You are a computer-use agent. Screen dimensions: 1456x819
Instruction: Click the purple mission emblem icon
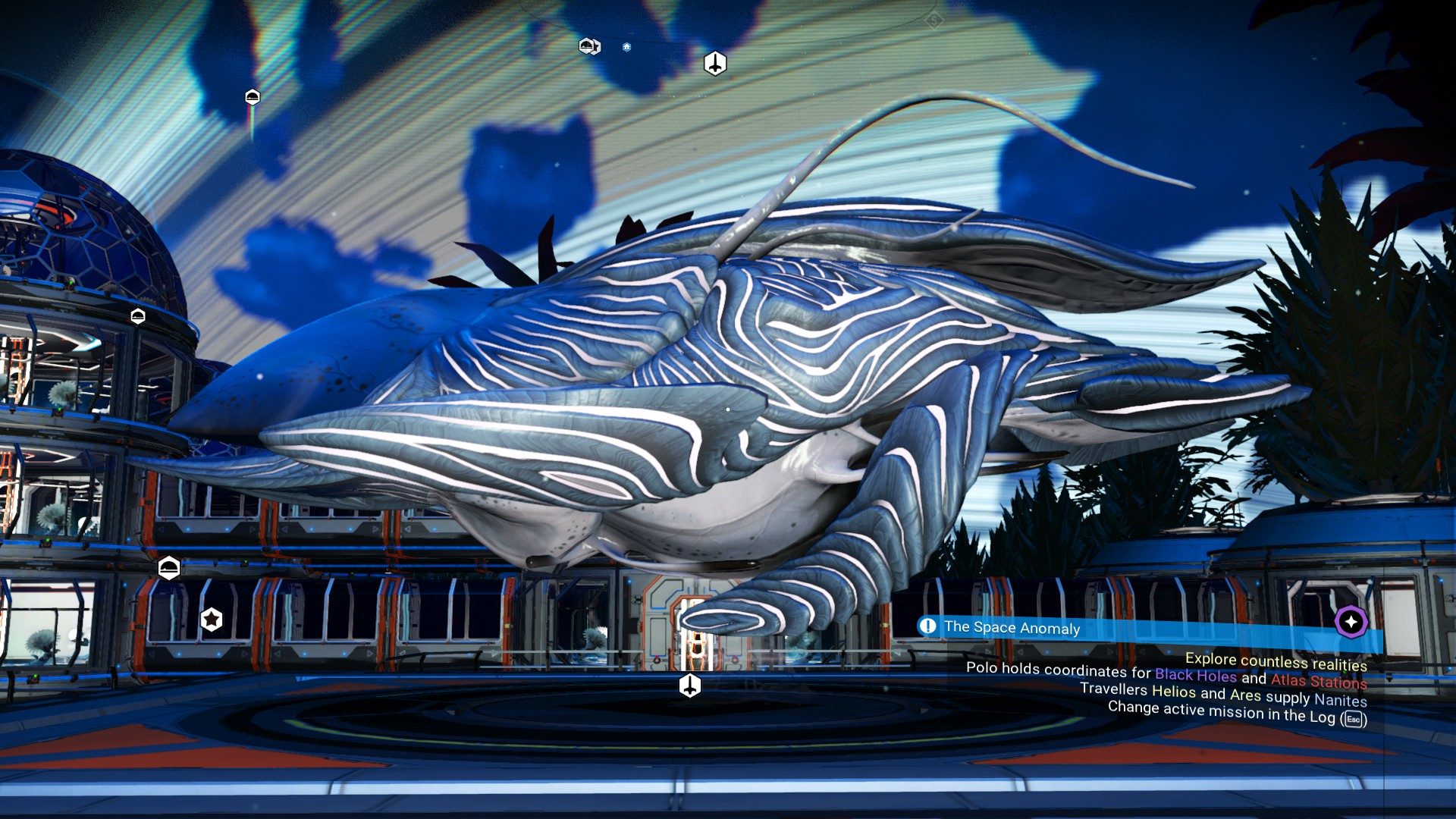(x=1351, y=622)
